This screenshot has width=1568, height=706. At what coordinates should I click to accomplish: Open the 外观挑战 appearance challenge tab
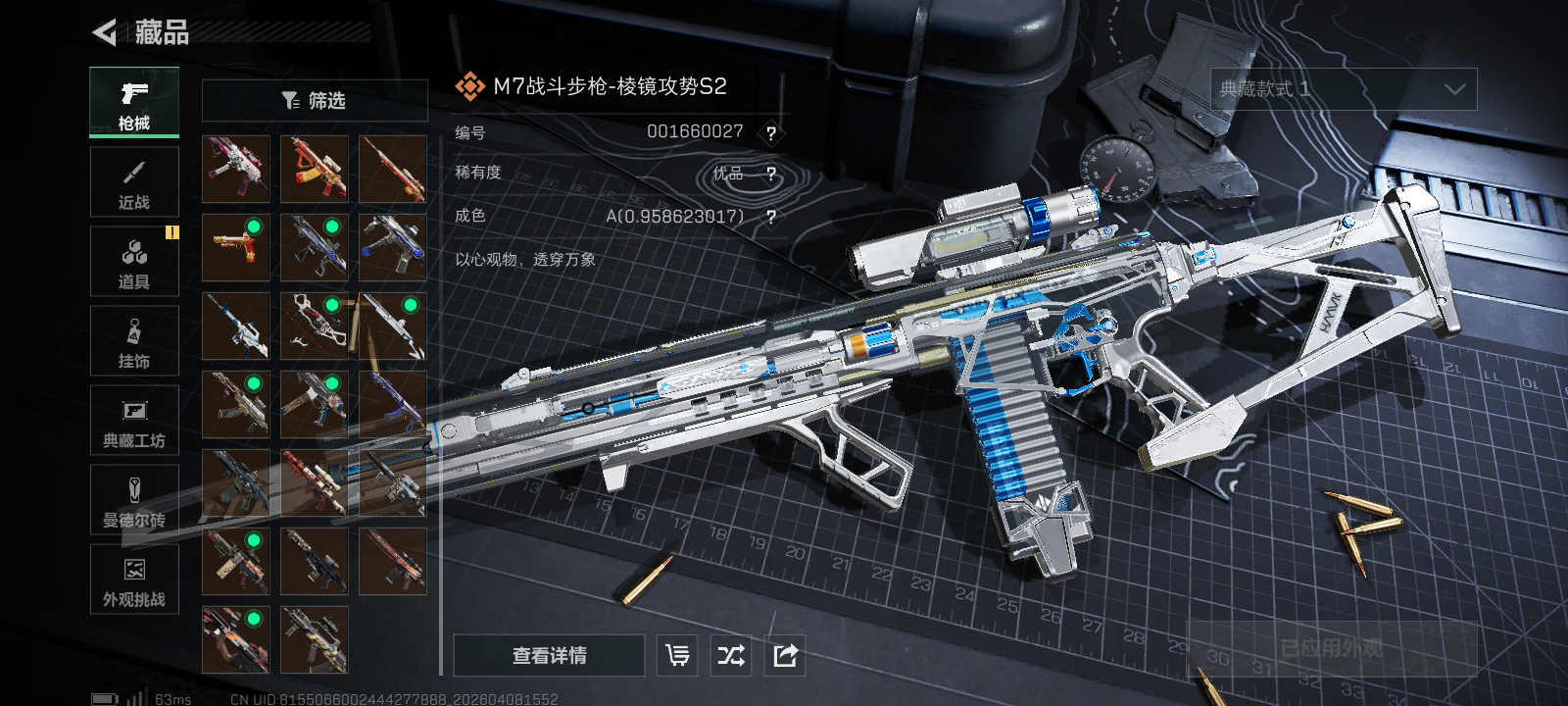coord(134,580)
